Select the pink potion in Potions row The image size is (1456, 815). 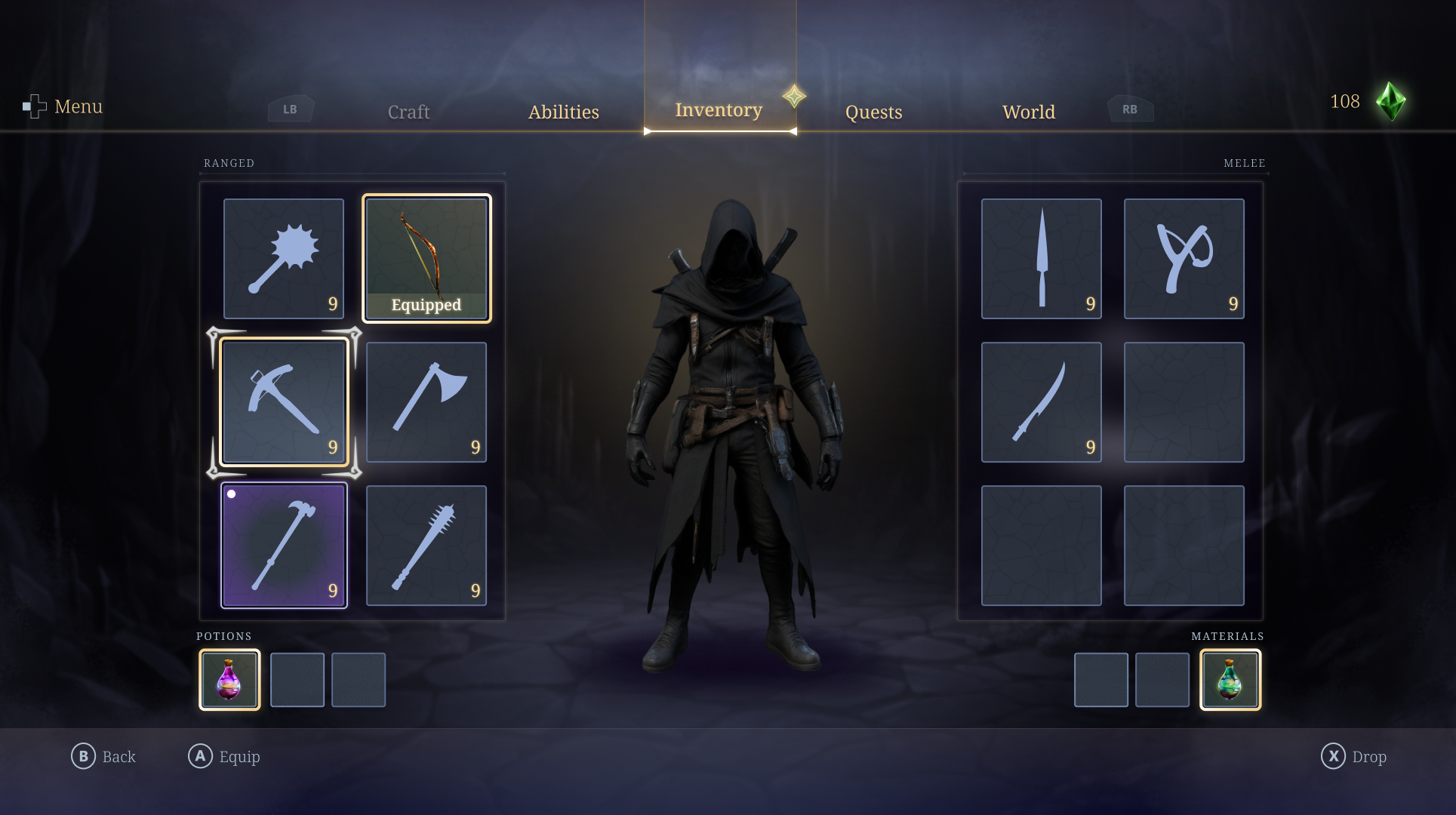[229, 678]
